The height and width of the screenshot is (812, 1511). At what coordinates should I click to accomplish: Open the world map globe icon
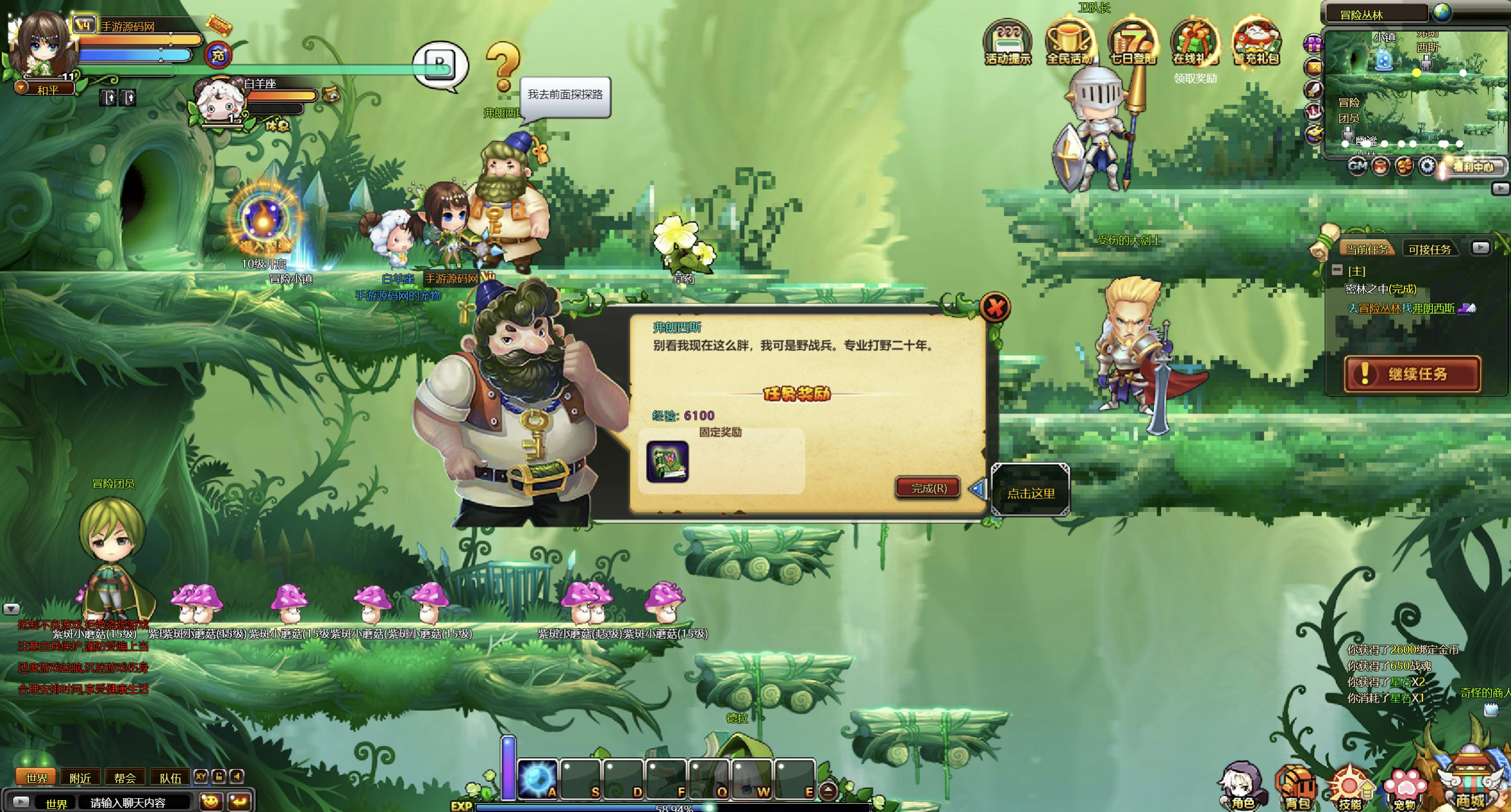pos(1441,12)
